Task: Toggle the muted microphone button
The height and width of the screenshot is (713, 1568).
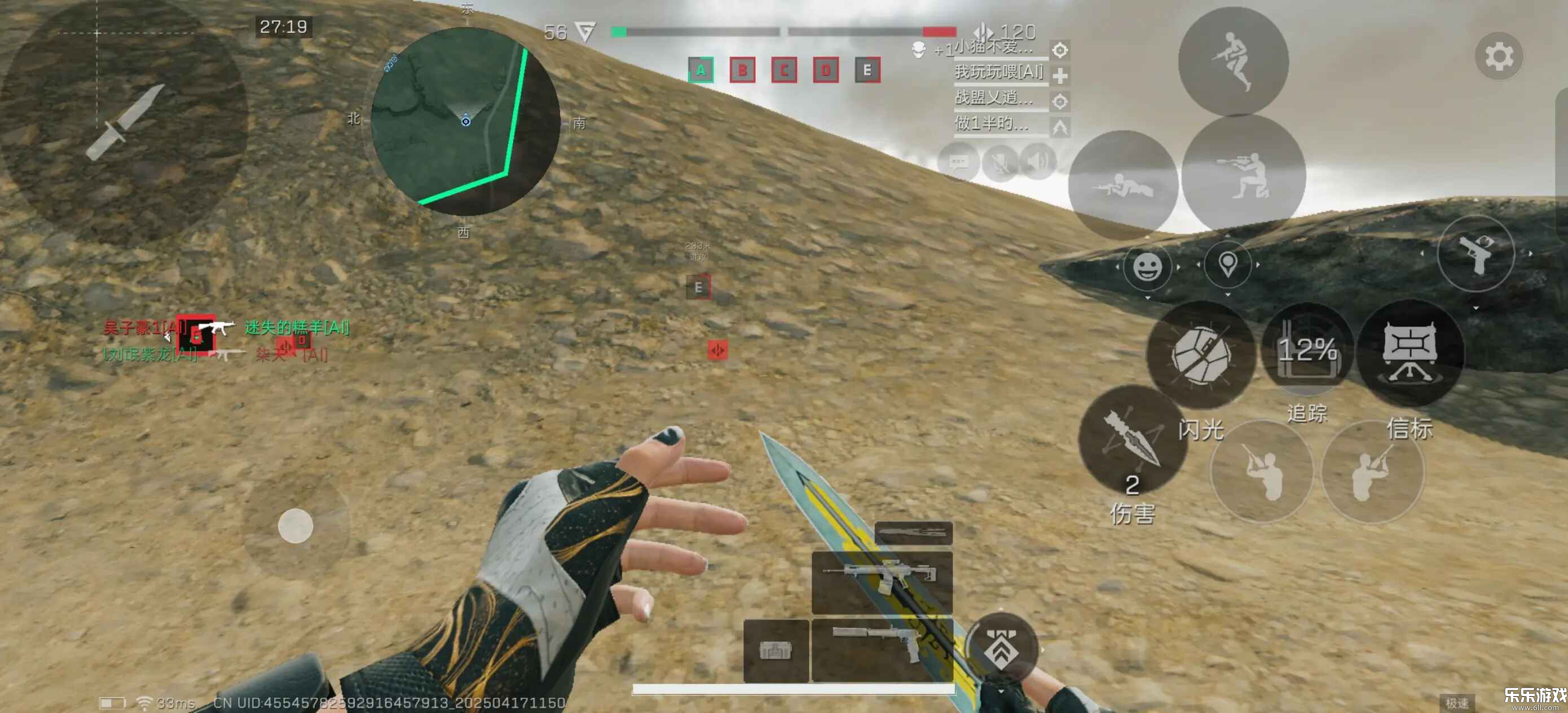Action: pyautogui.click(x=999, y=162)
